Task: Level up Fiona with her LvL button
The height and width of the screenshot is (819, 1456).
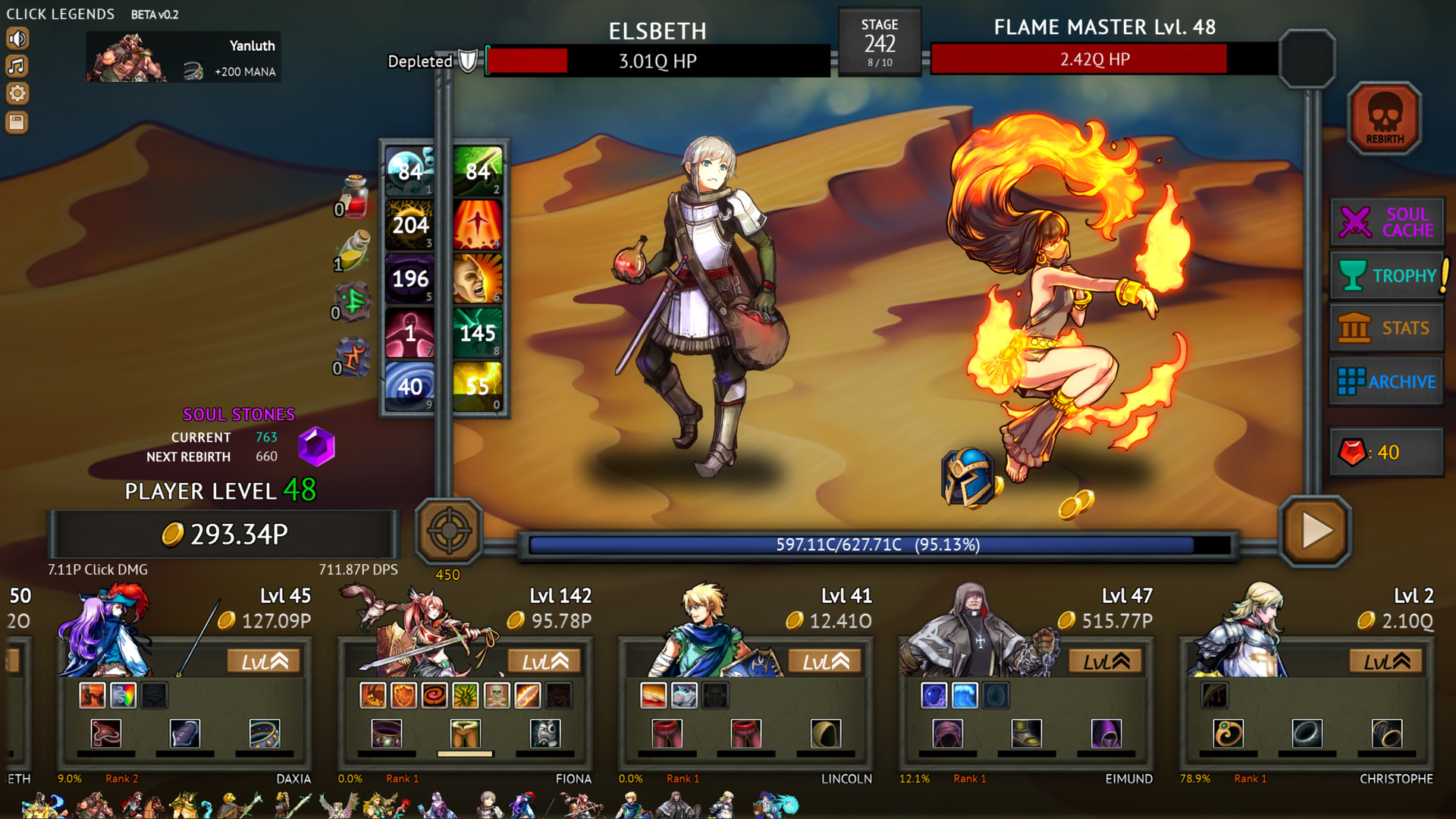Action: coord(544,661)
